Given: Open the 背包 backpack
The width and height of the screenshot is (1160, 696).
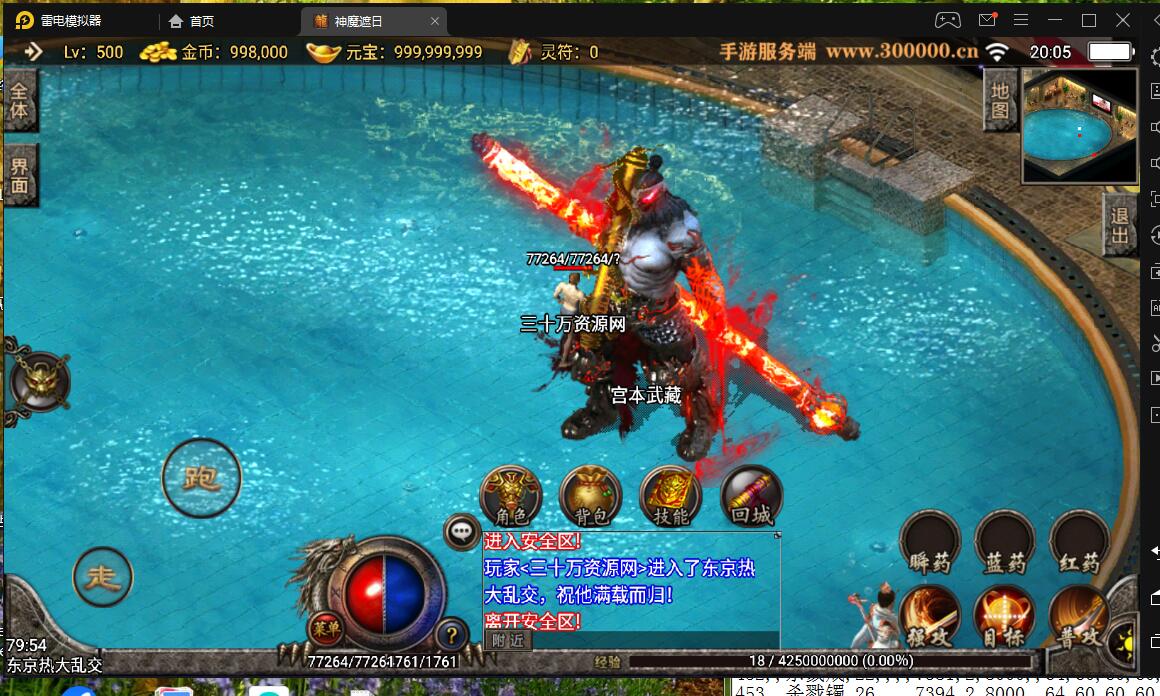Looking at the screenshot, I should pos(590,496).
